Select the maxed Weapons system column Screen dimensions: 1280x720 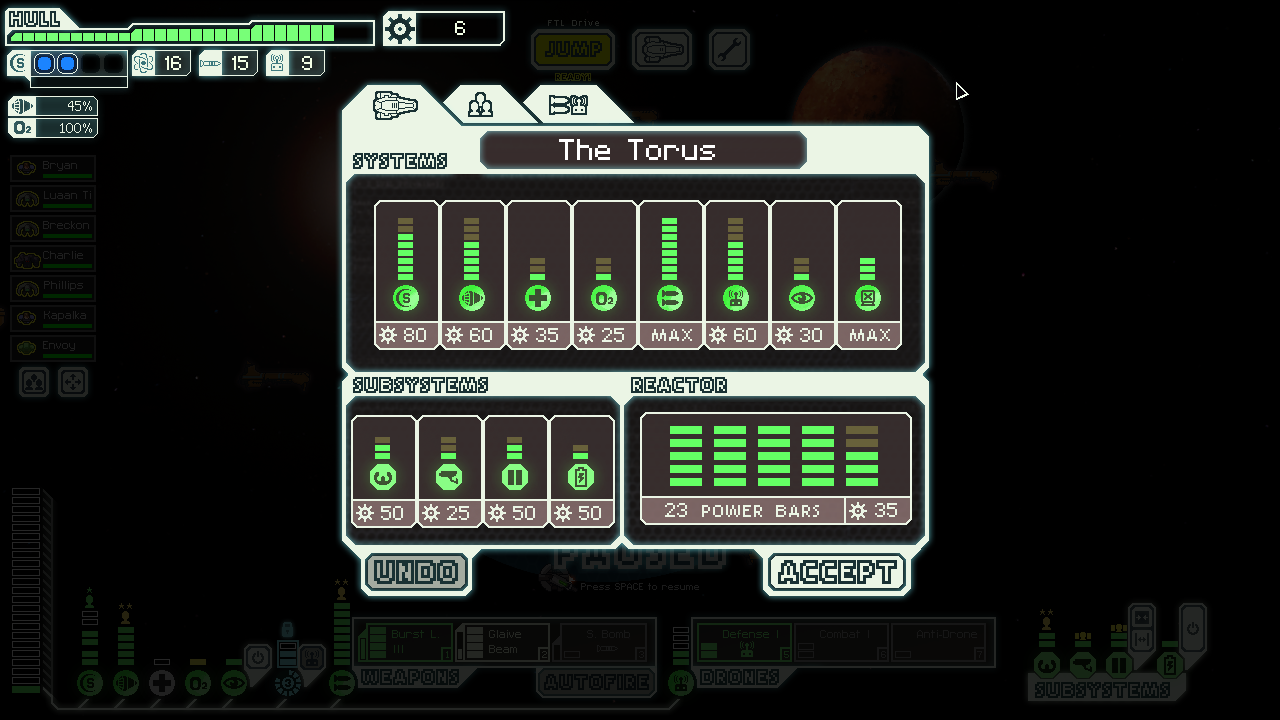[670, 275]
